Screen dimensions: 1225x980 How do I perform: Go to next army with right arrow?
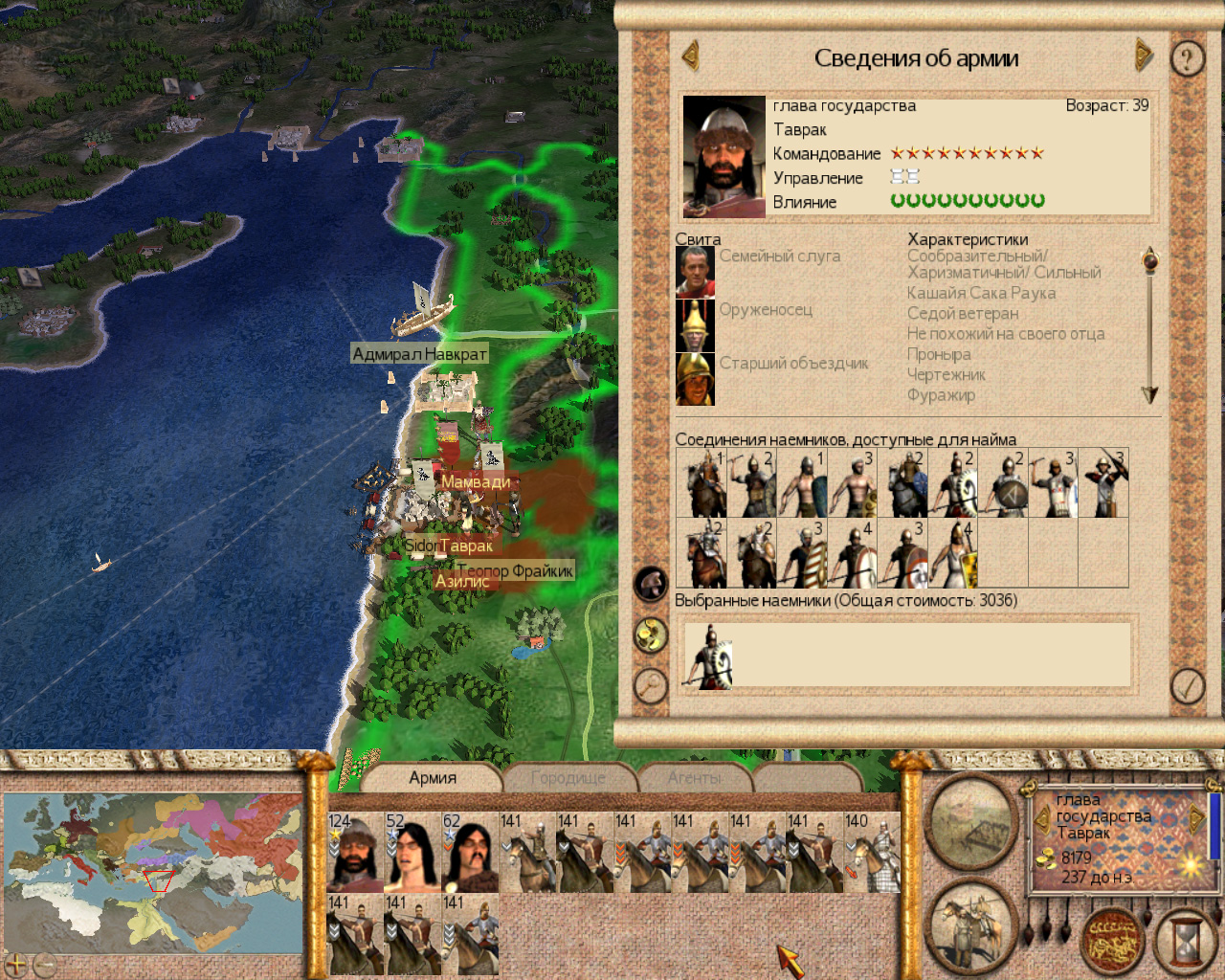point(1143,56)
